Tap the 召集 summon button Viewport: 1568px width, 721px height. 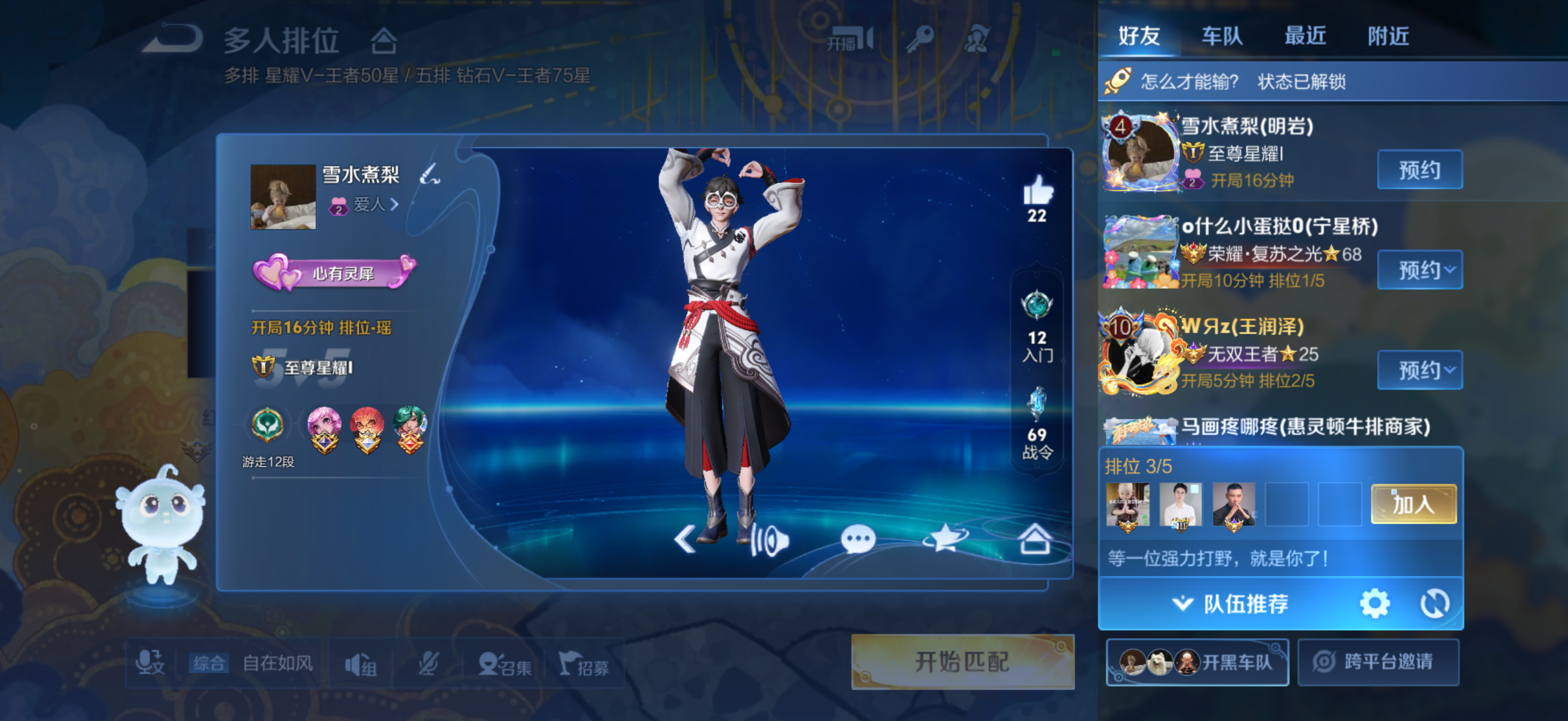[505, 664]
